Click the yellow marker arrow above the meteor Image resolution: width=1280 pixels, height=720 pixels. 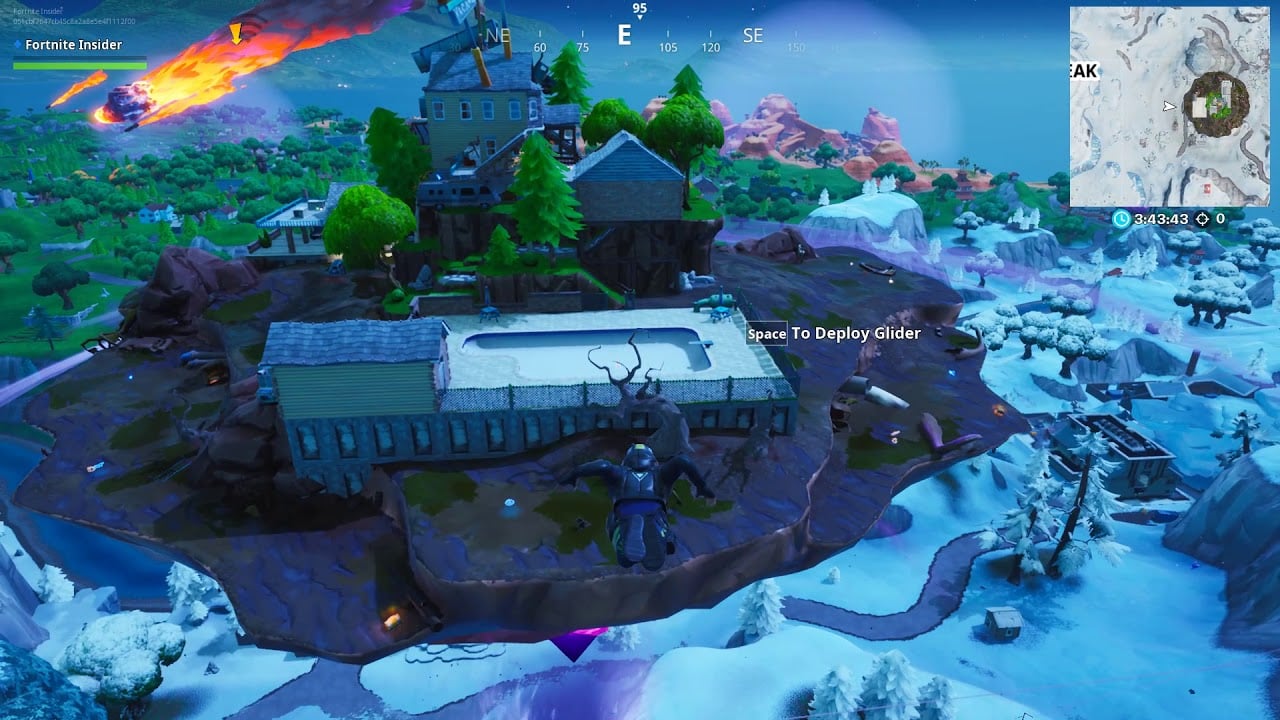236,34
